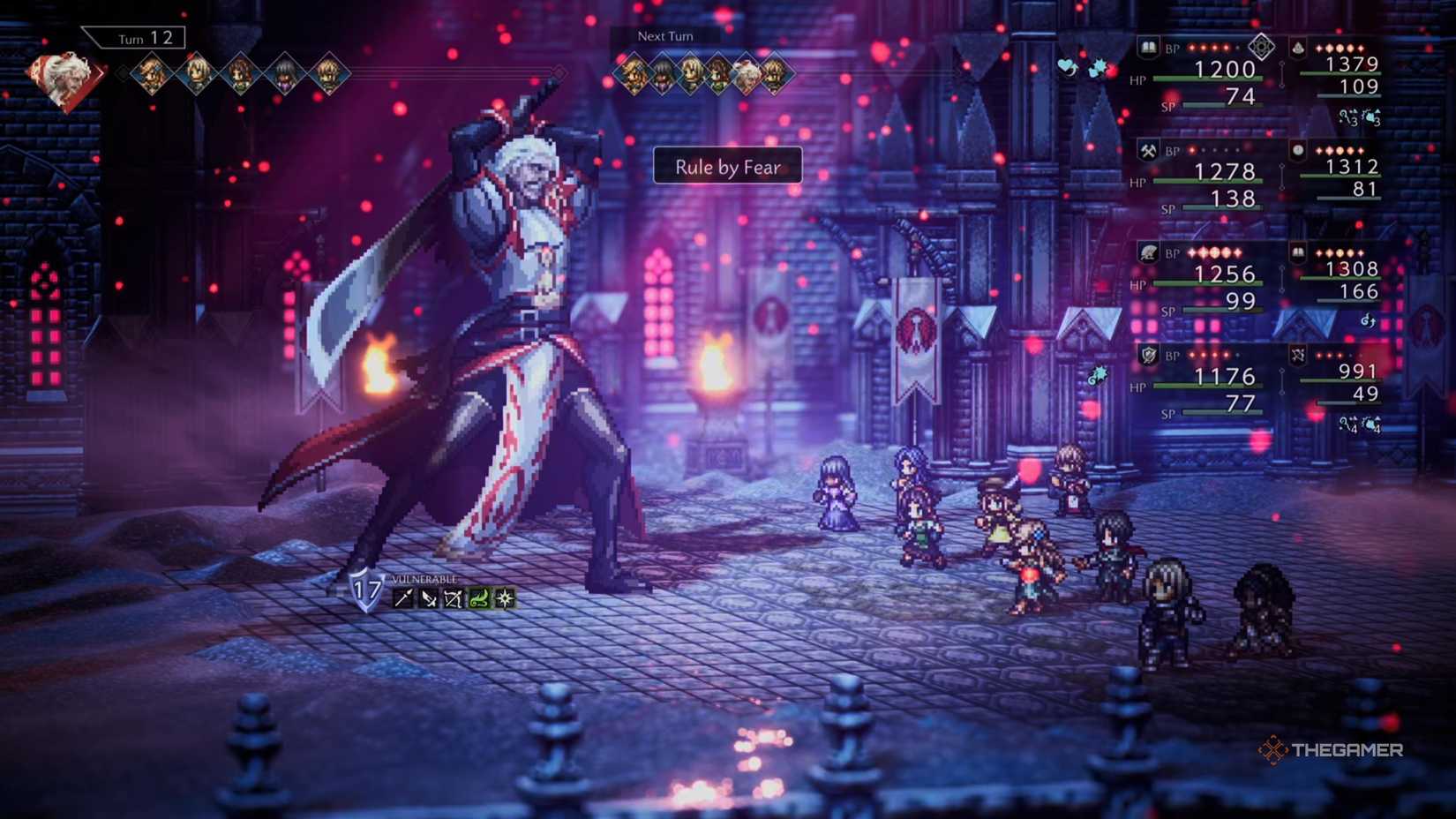Image resolution: width=1456 pixels, height=819 pixels.
Task: Click the diamond accessory icon beside the first BP gauge
Action: click(1262, 46)
